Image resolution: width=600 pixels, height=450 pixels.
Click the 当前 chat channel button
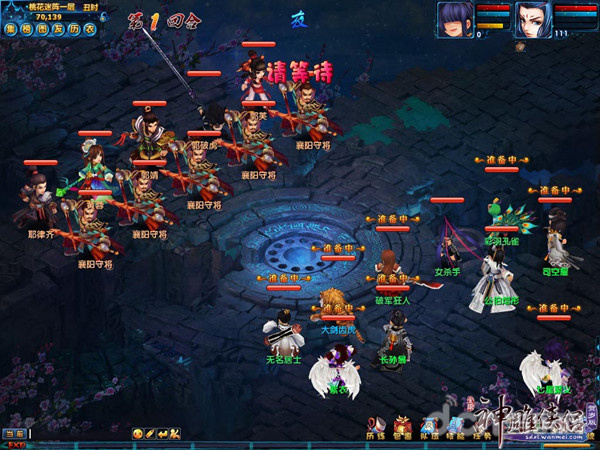tap(13, 433)
